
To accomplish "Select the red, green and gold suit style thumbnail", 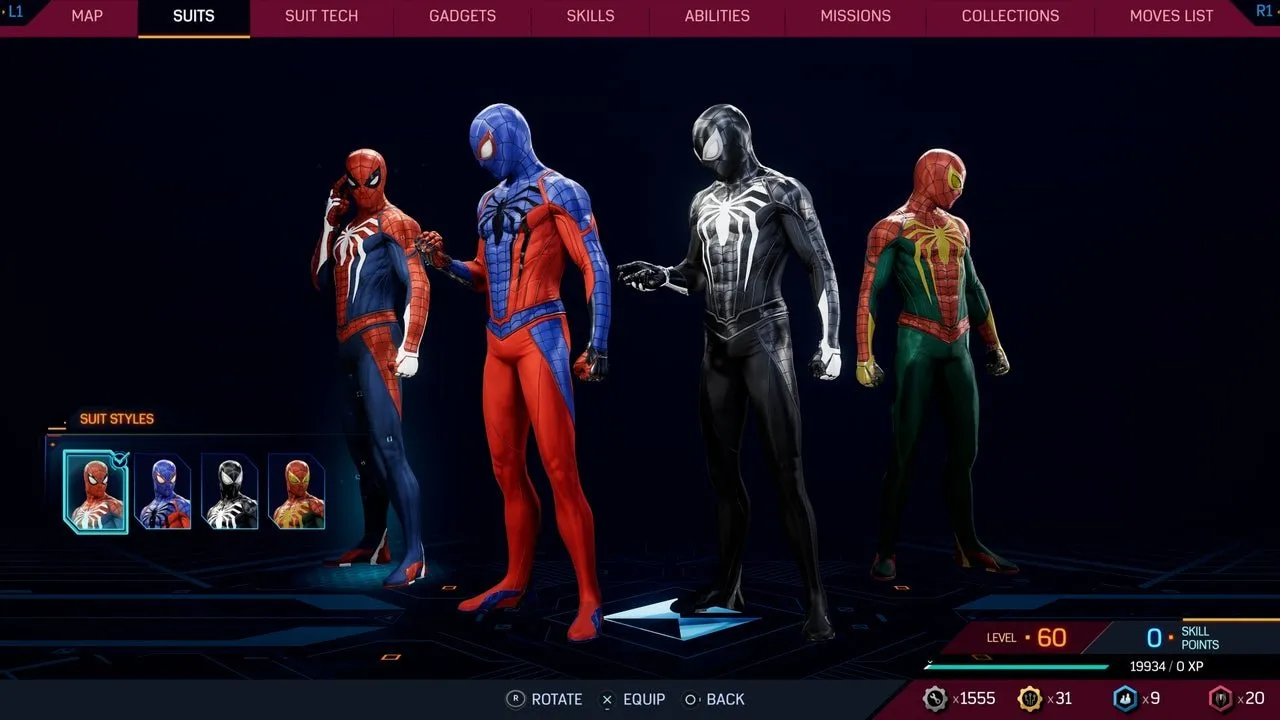I will 297,491.
